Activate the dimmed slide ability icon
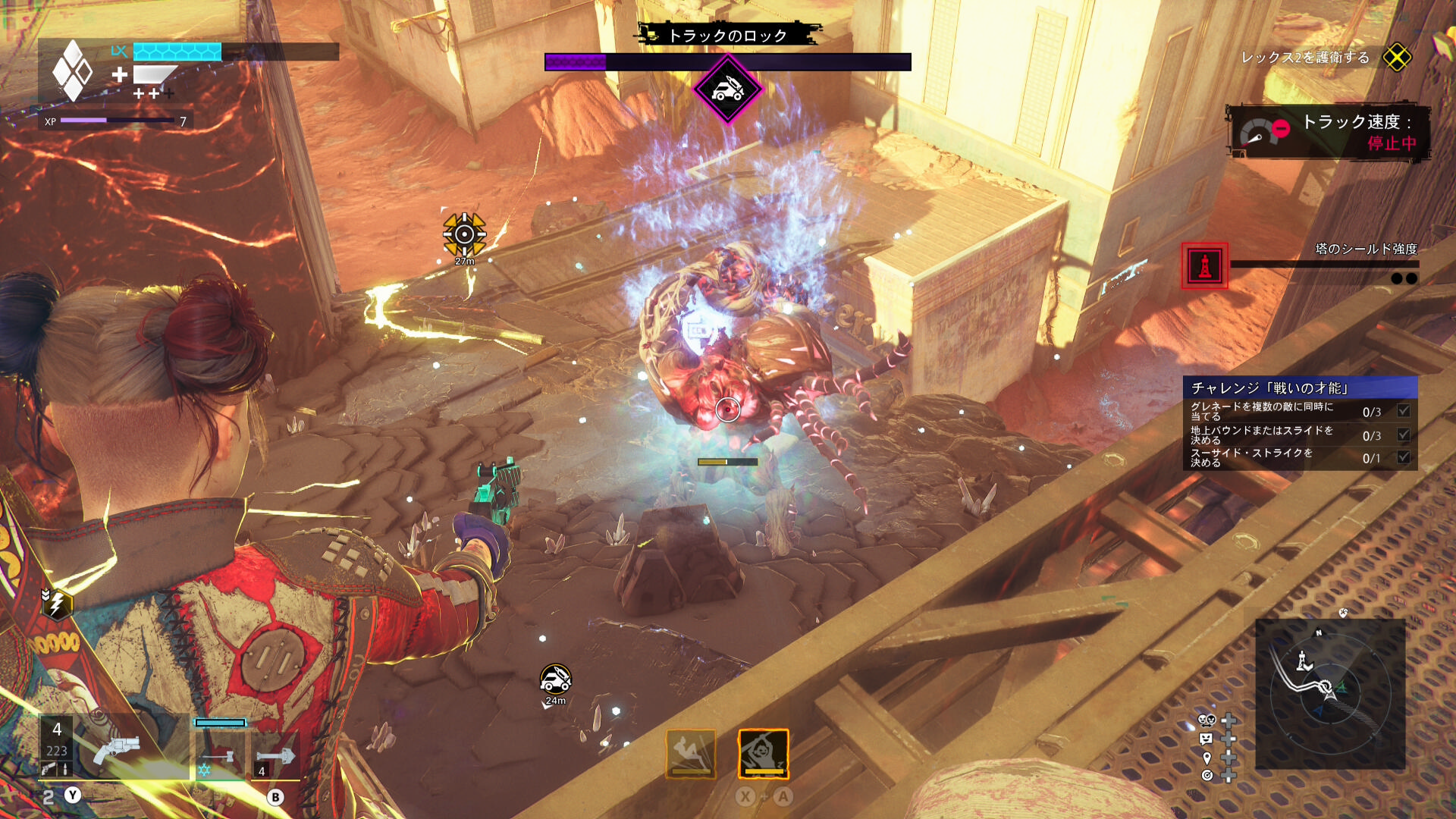This screenshot has height=819, width=1456. tap(691, 754)
